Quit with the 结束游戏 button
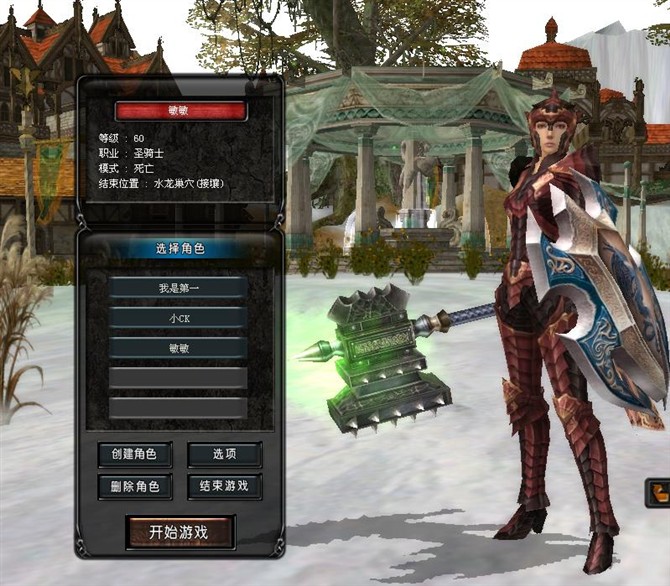Image resolution: width=670 pixels, height=586 pixels. pos(225,487)
